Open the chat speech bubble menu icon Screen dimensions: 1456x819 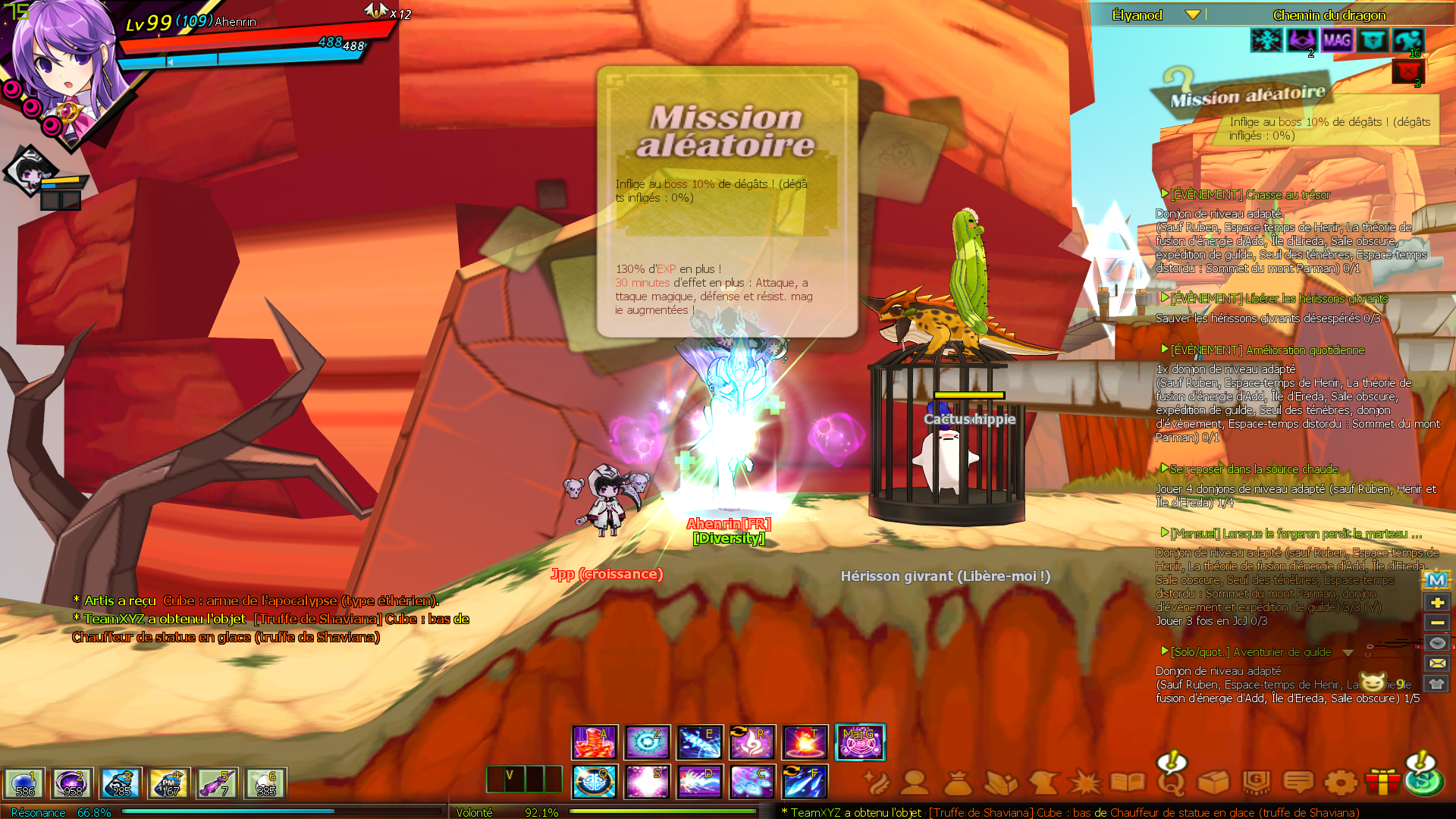(1298, 782)
